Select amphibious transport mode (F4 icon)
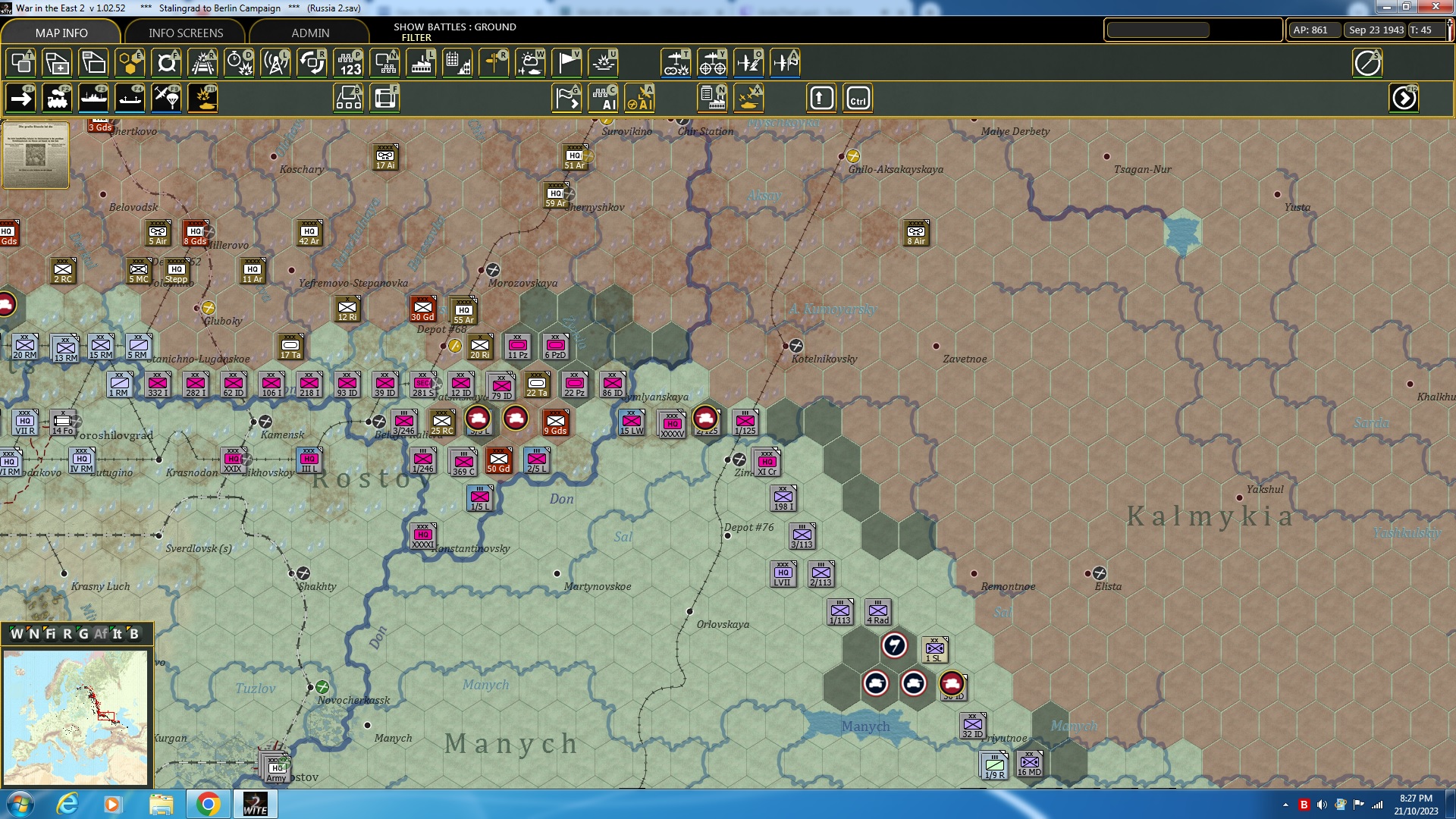Screen dimensions: 1456x819 pos(130,97)
